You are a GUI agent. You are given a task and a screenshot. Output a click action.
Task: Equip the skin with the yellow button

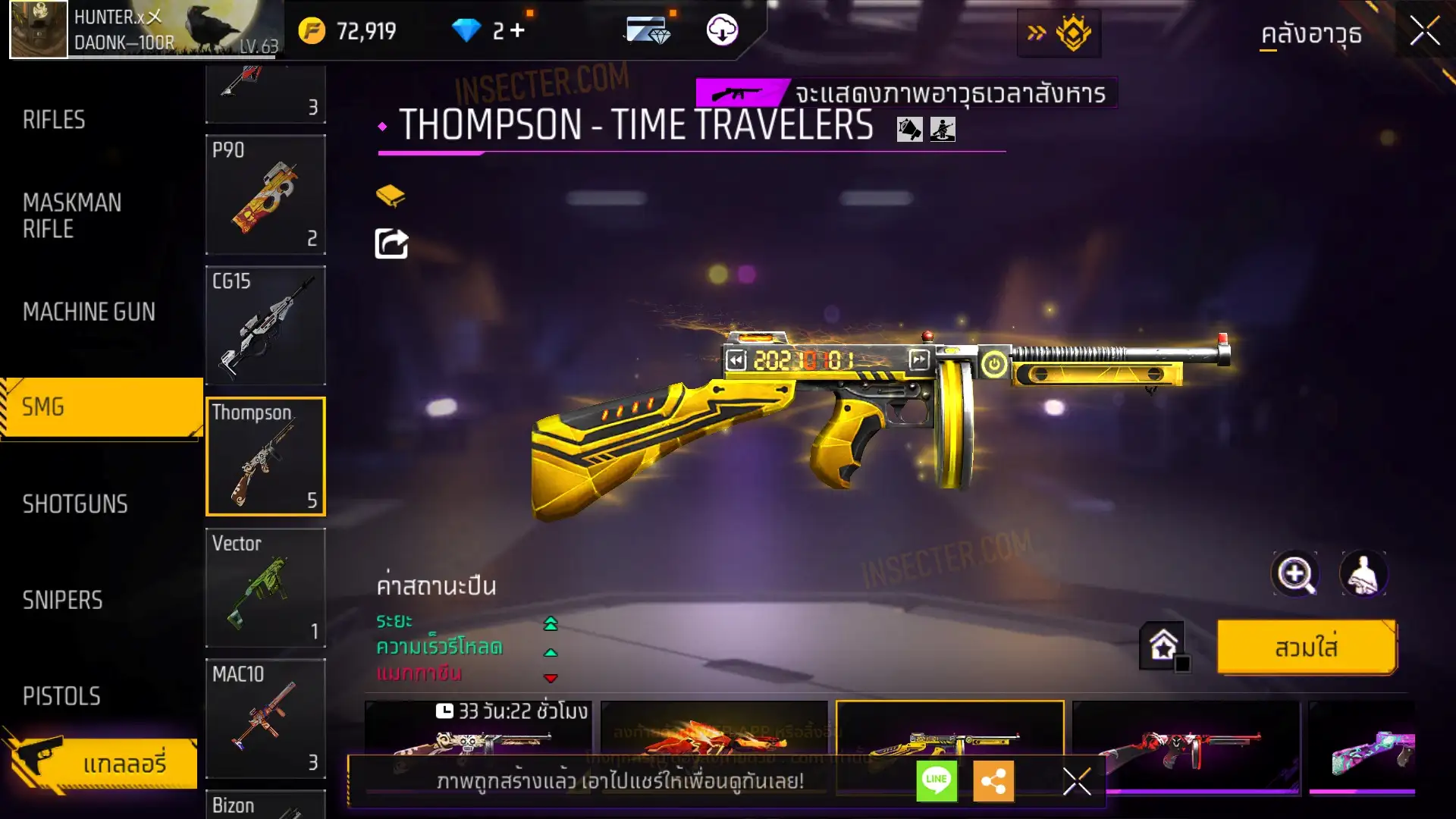tap(1306, 648)
